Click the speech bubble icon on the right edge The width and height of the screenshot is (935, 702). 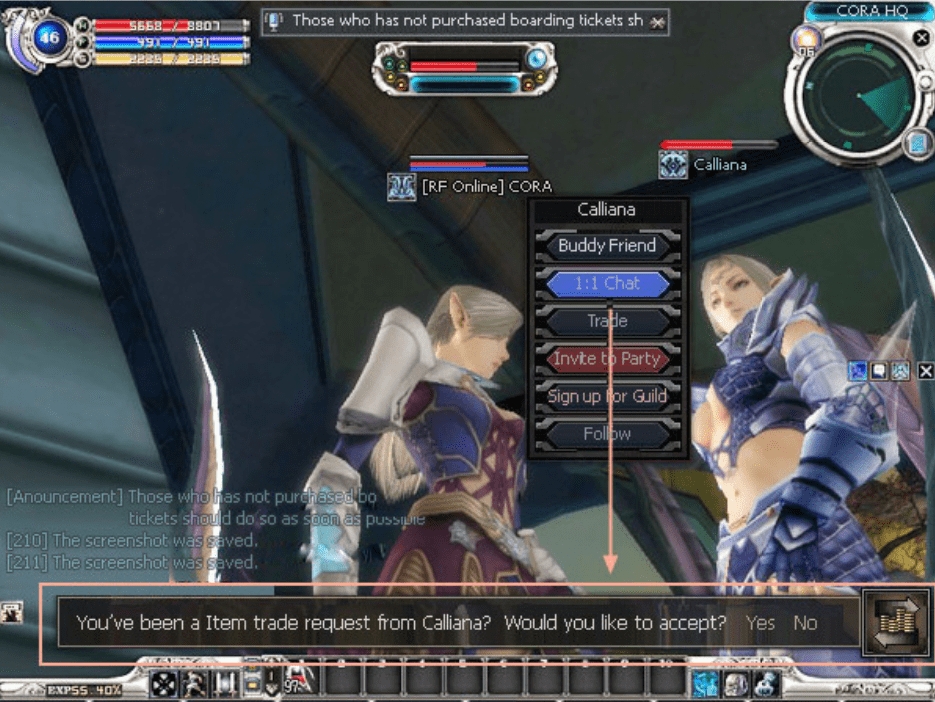[879, 371]
